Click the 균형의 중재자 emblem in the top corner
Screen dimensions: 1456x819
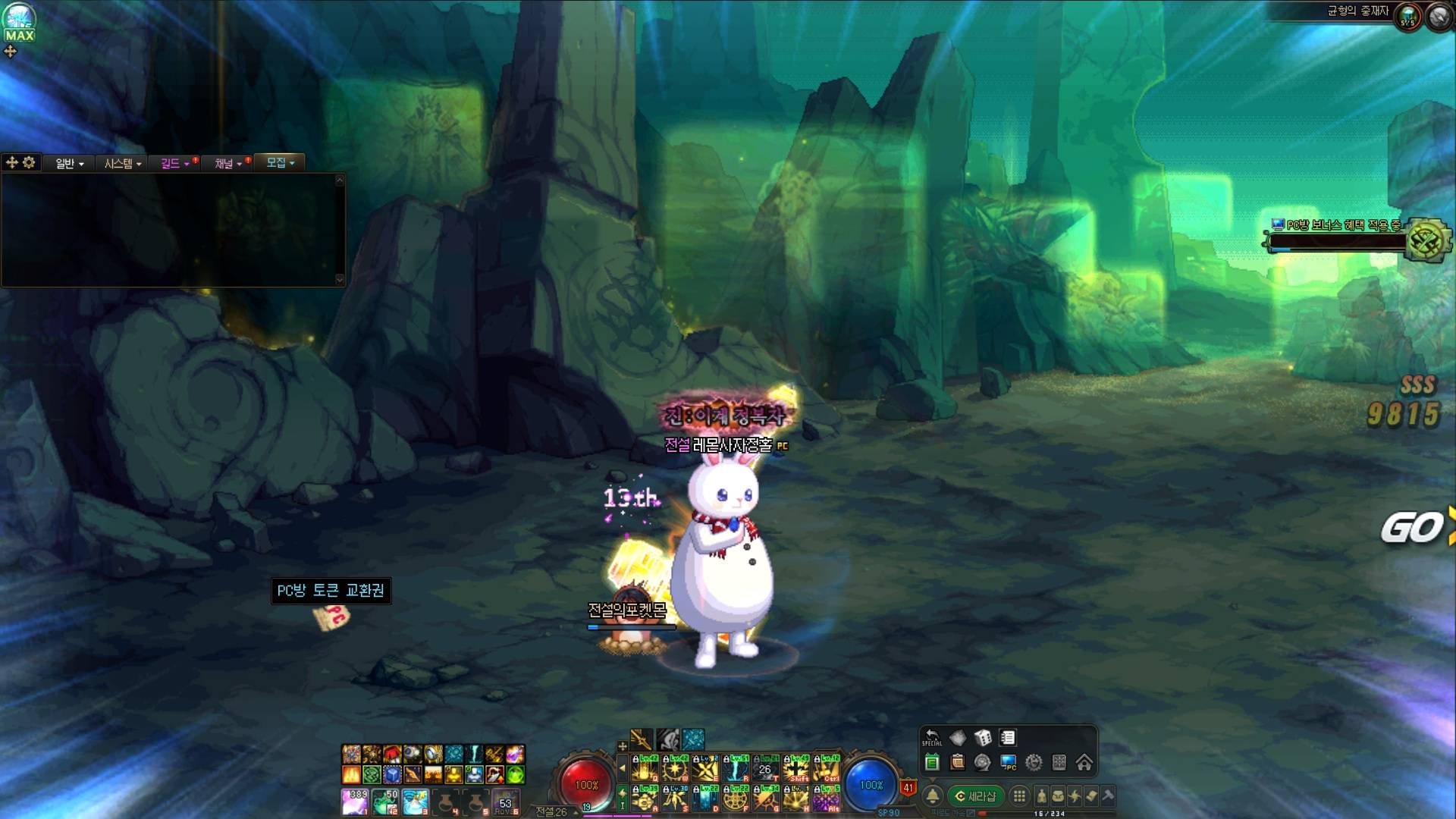[1408, 17]
